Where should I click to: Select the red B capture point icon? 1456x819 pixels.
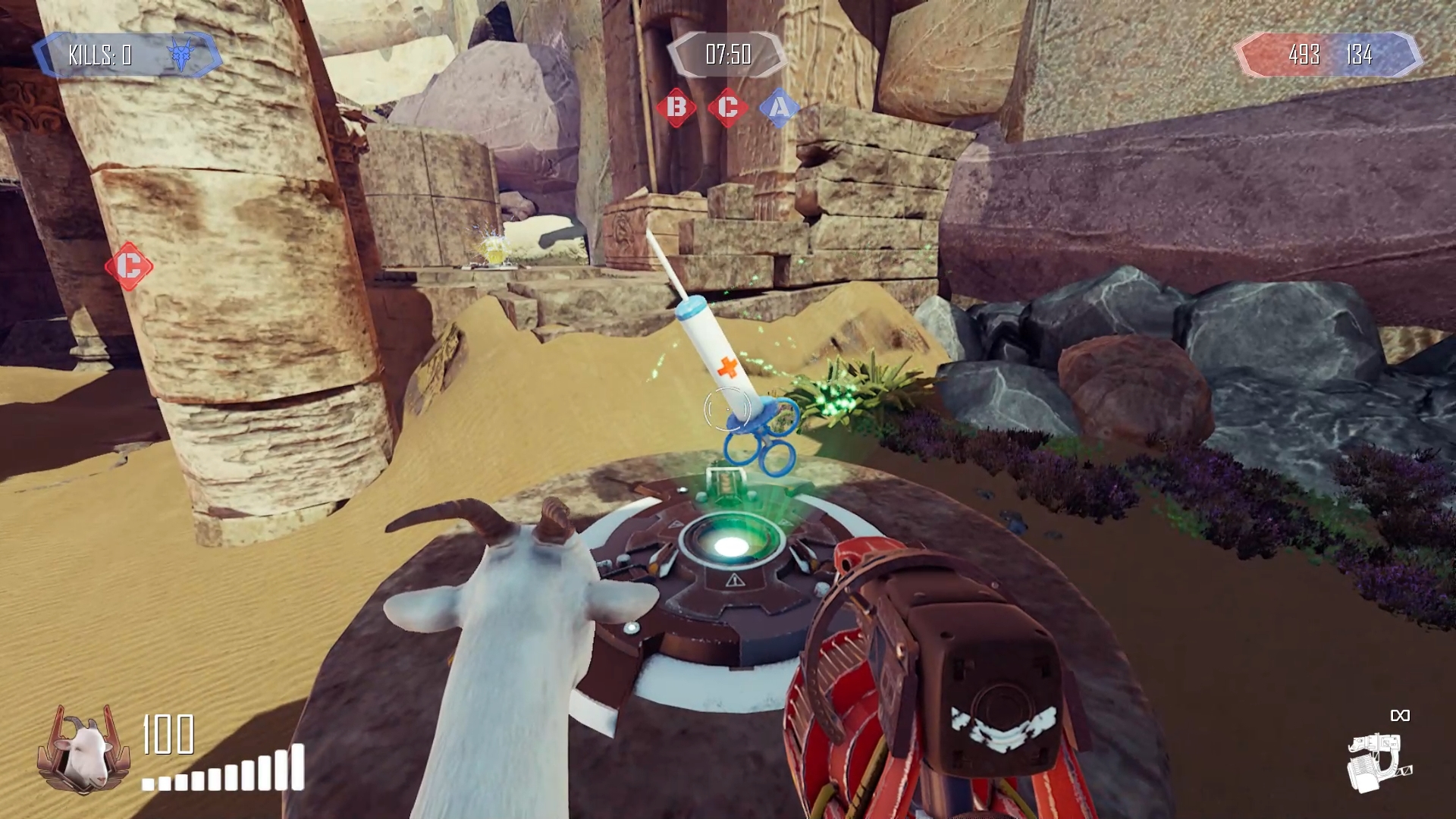coord(676,108)
